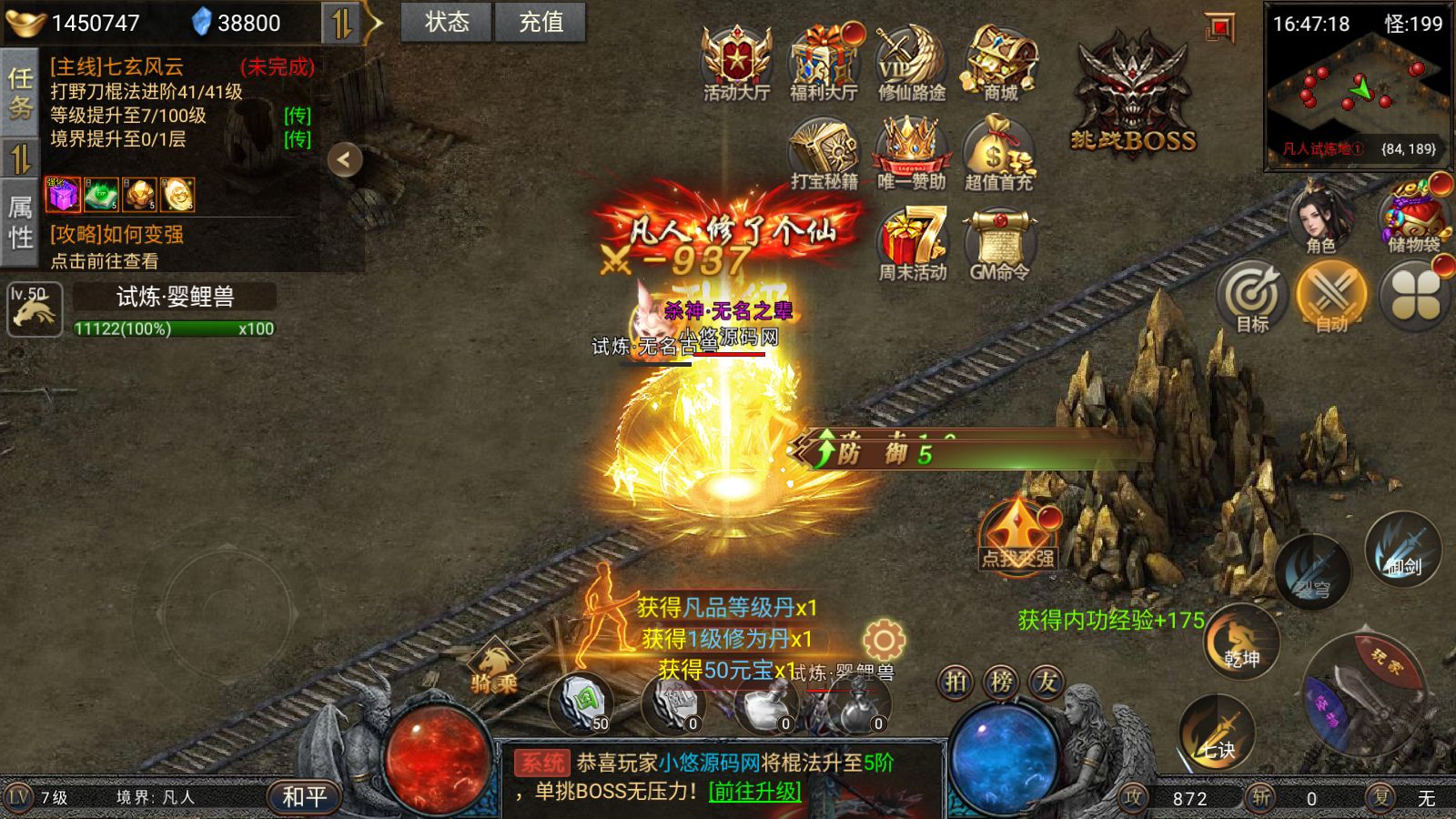Screen dimensions: 1456x819
Task: Click the 前往升级 upgrade link
Action: pyautogui.click(x=754, y=791)
